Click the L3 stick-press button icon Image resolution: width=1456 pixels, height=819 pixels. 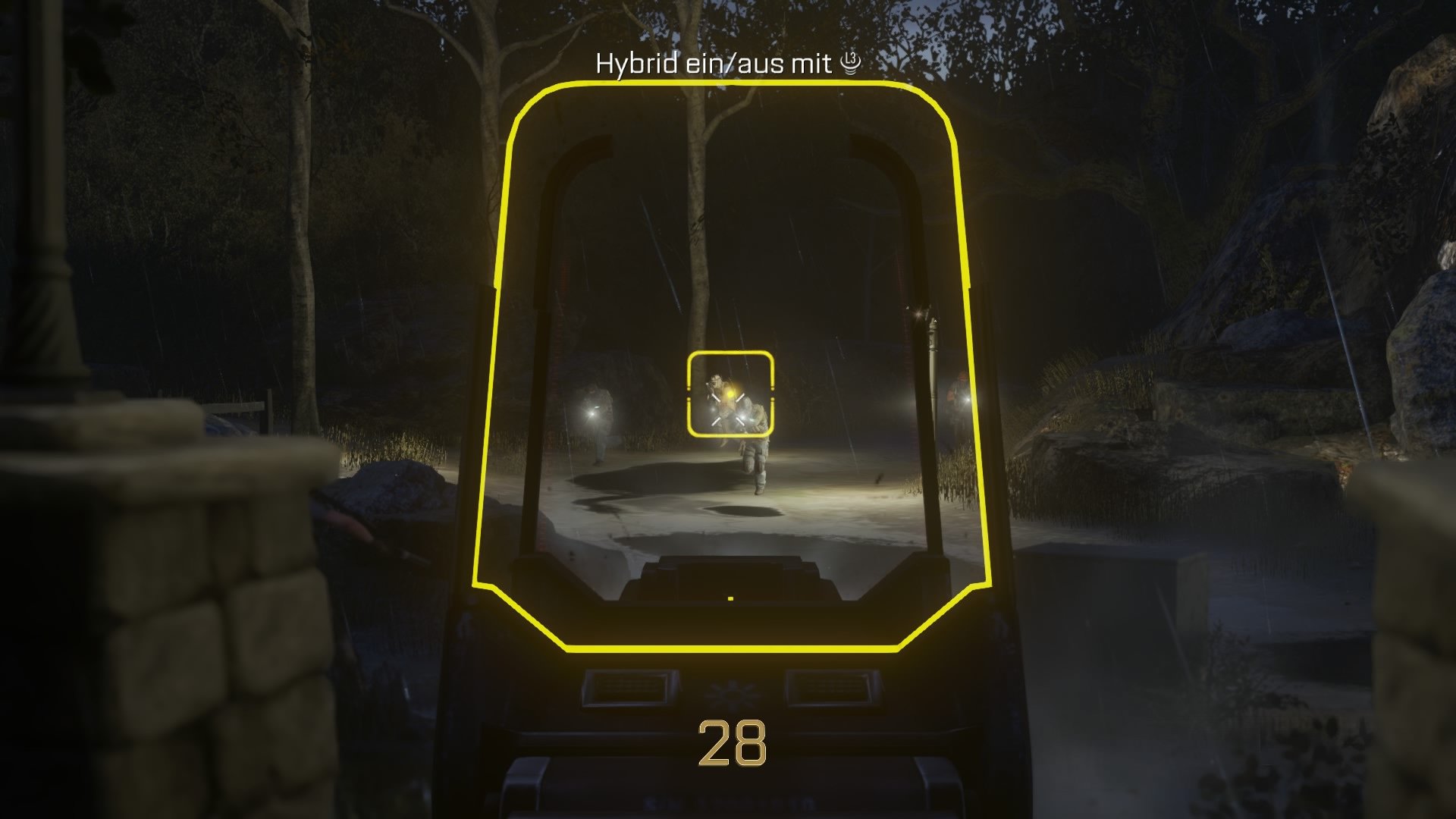pos(852,64)
